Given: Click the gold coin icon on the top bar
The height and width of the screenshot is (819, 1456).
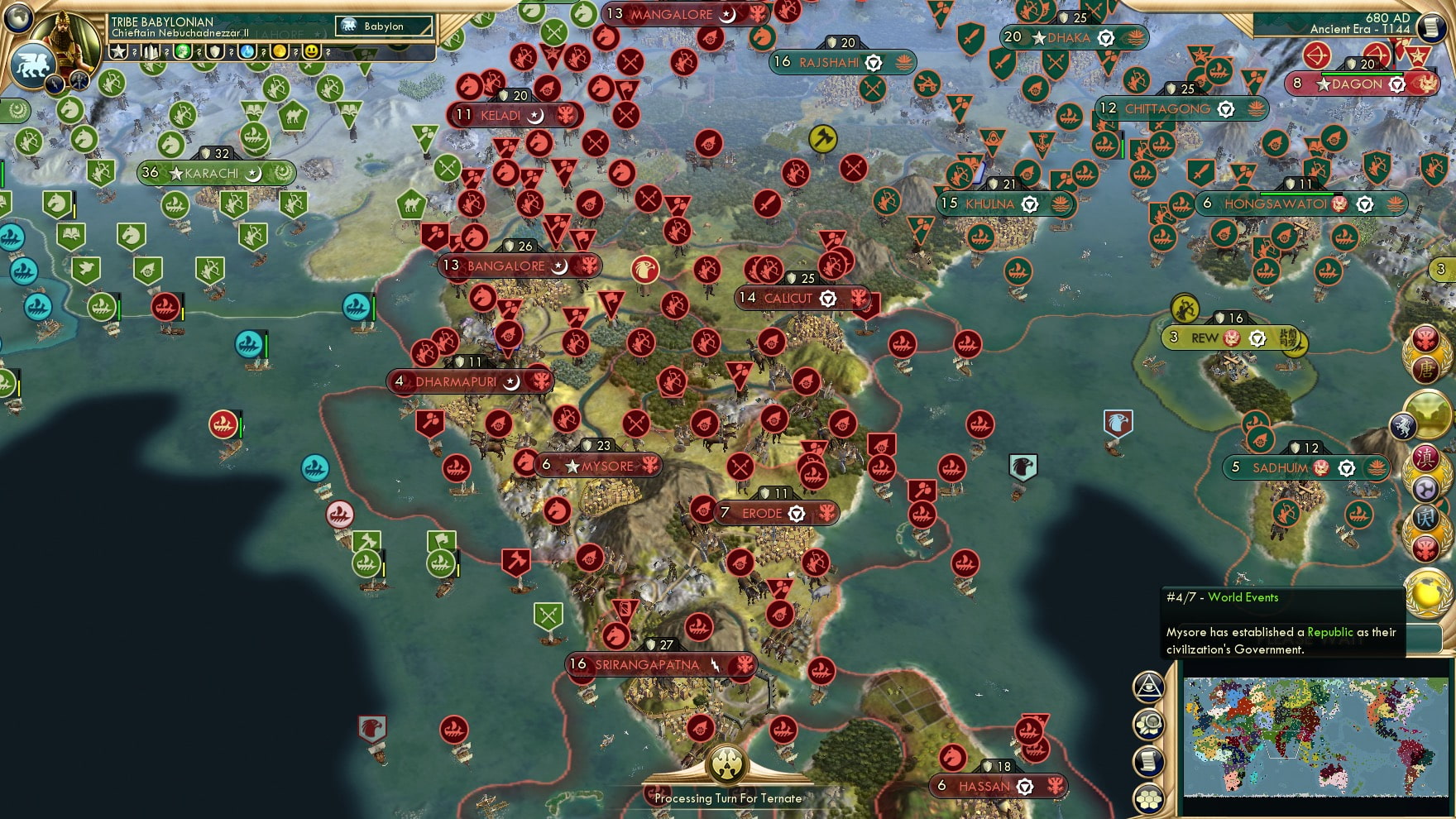Looking at the screenshot, I should click(x=280, y=51).
